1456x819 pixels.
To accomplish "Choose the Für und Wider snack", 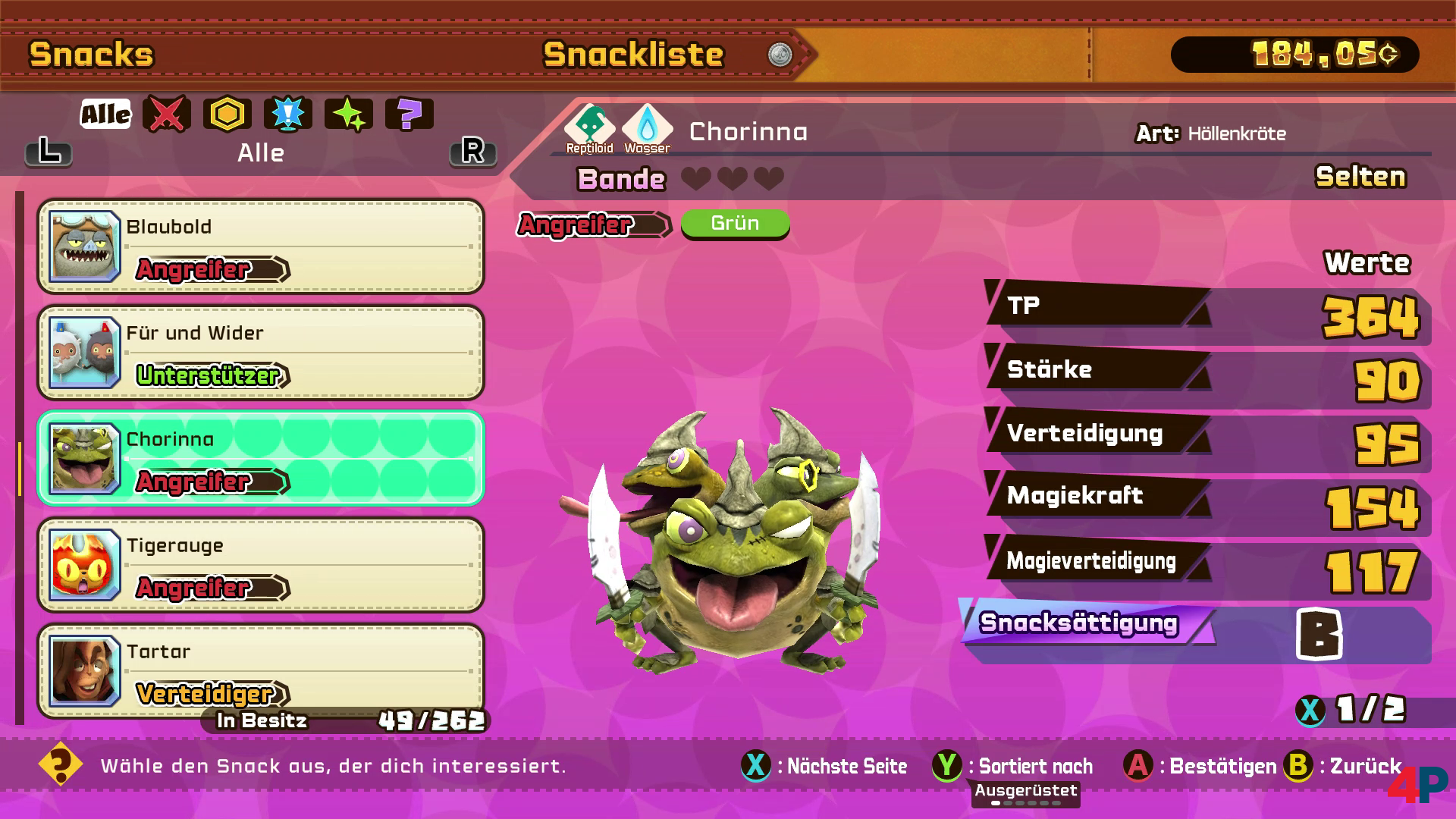I will coord(261,353).
